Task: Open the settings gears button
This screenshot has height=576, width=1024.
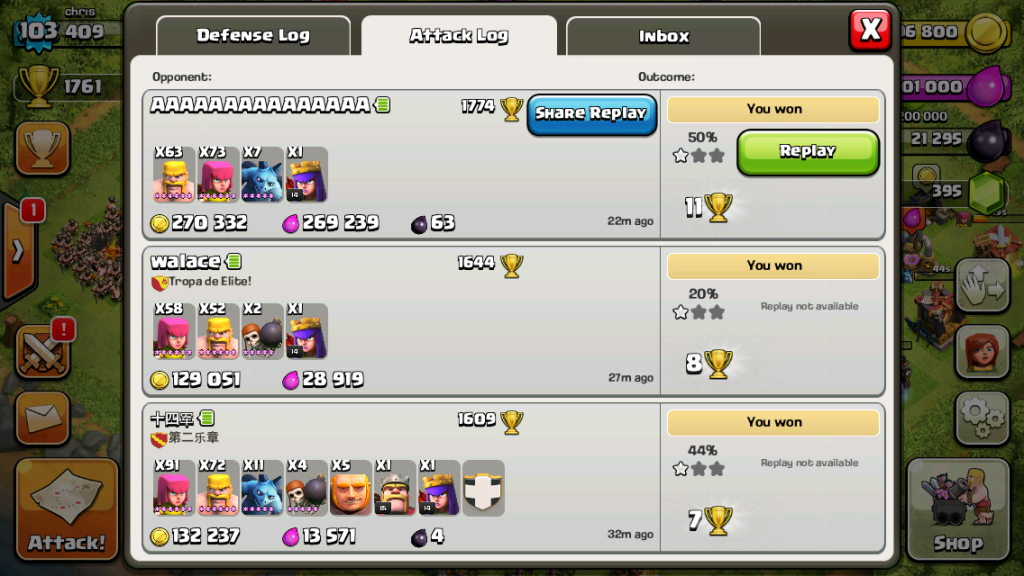Action: 982,417
